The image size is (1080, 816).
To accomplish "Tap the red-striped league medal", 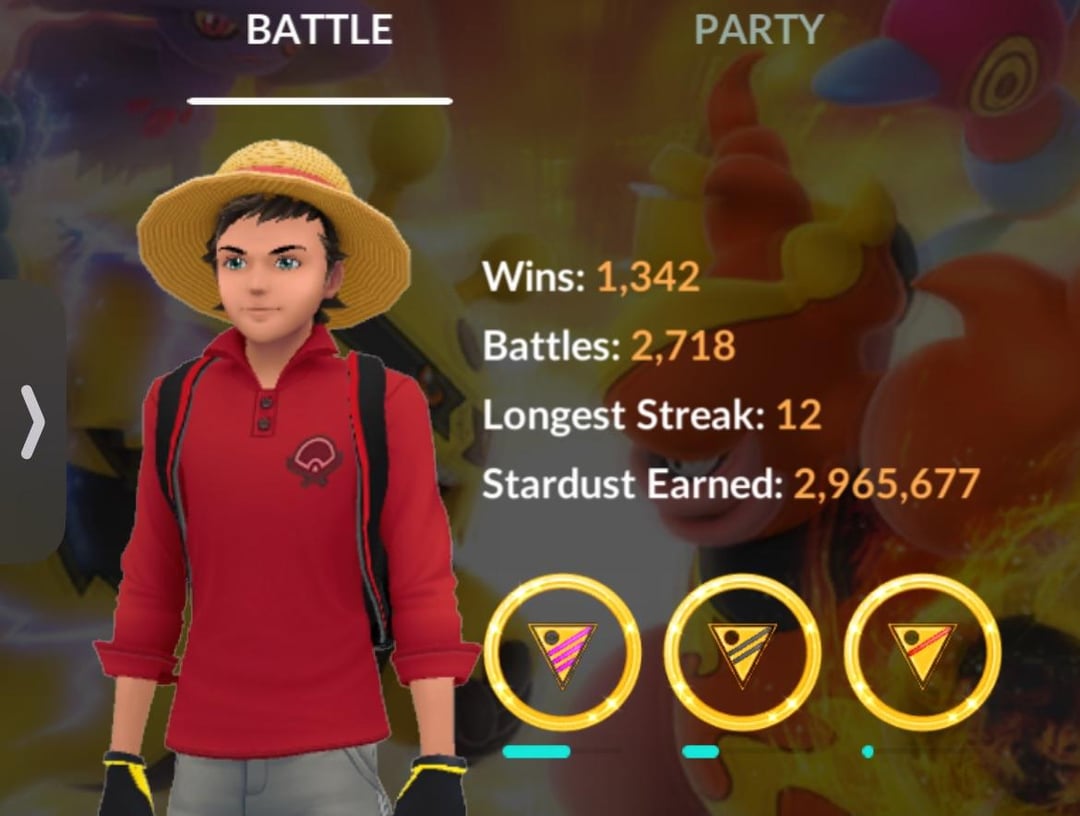I will click(922, 652).
